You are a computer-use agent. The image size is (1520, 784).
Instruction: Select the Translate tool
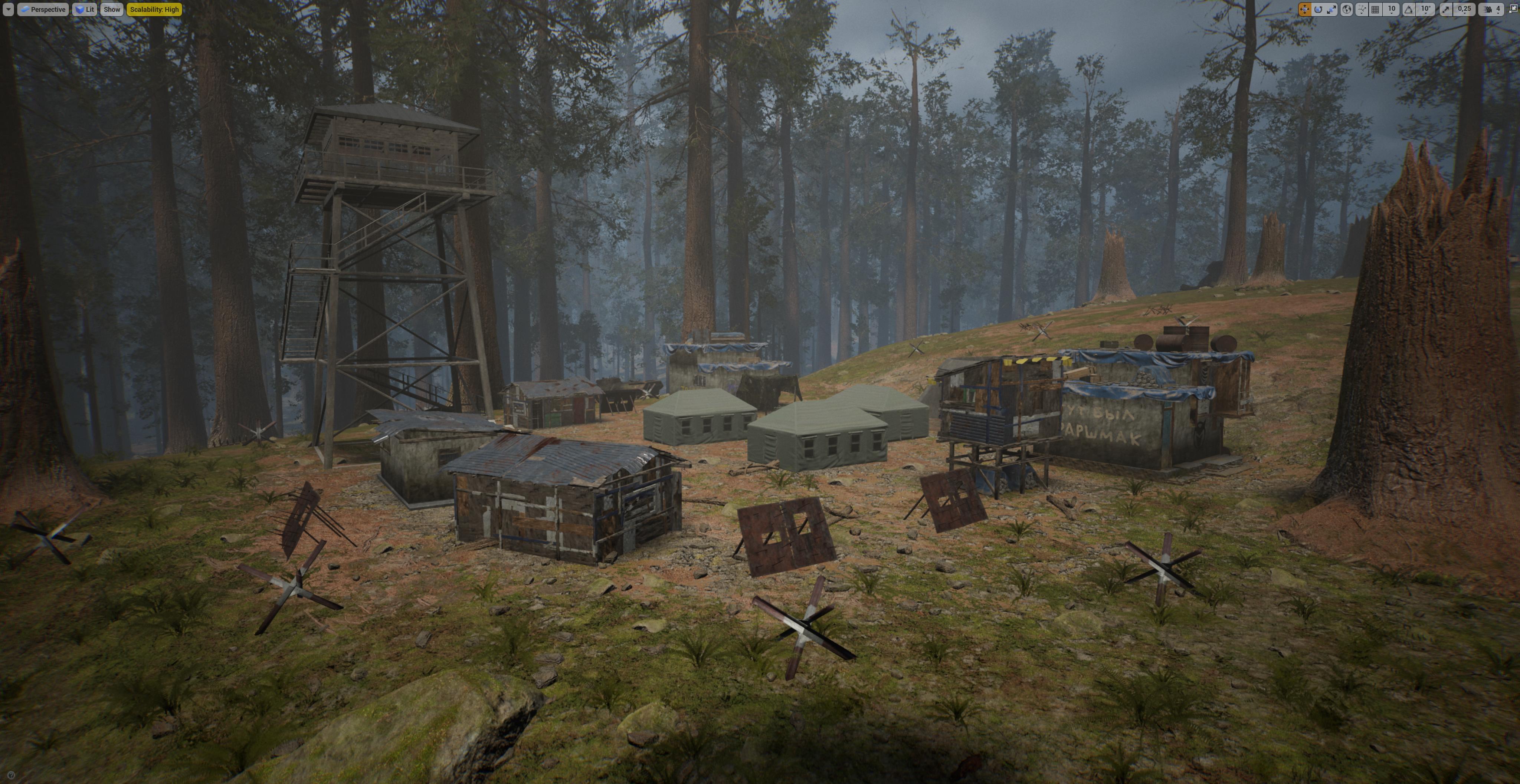tap(1305, 9)
